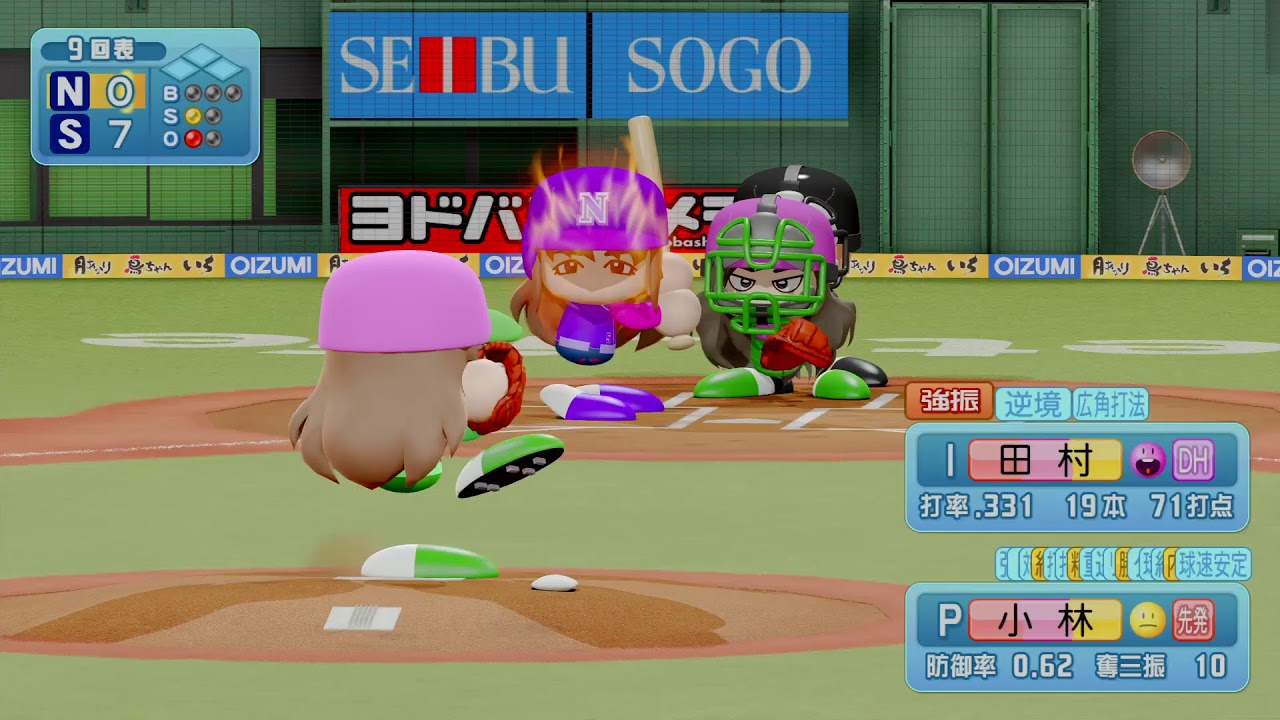Select pitcher 小林's name panel
The image size is (1280, 720).
tap(1045, 621)
